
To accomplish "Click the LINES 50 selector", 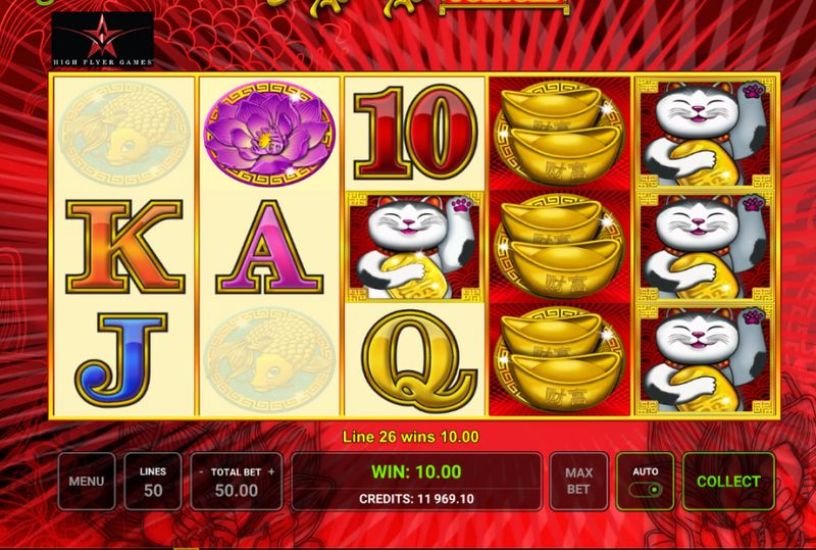I will click(153, 481).
